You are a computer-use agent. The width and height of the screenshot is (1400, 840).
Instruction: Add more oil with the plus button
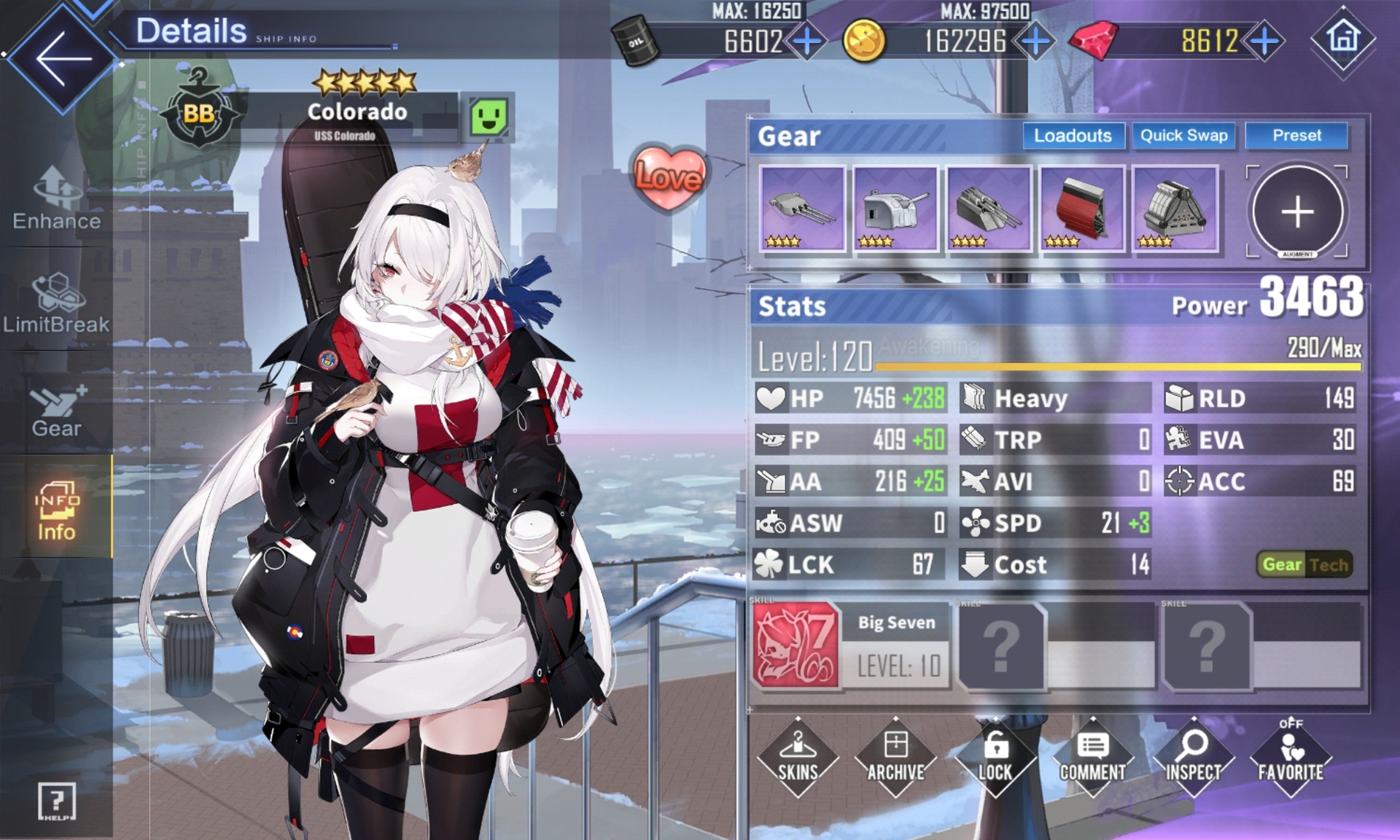806,41
